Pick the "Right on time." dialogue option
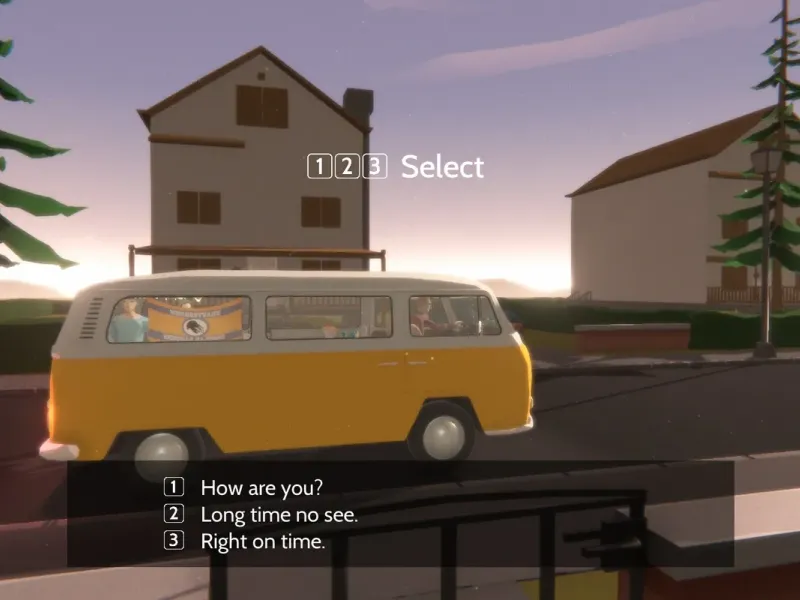The image size is (800, 600). click(x=262, y=542)
